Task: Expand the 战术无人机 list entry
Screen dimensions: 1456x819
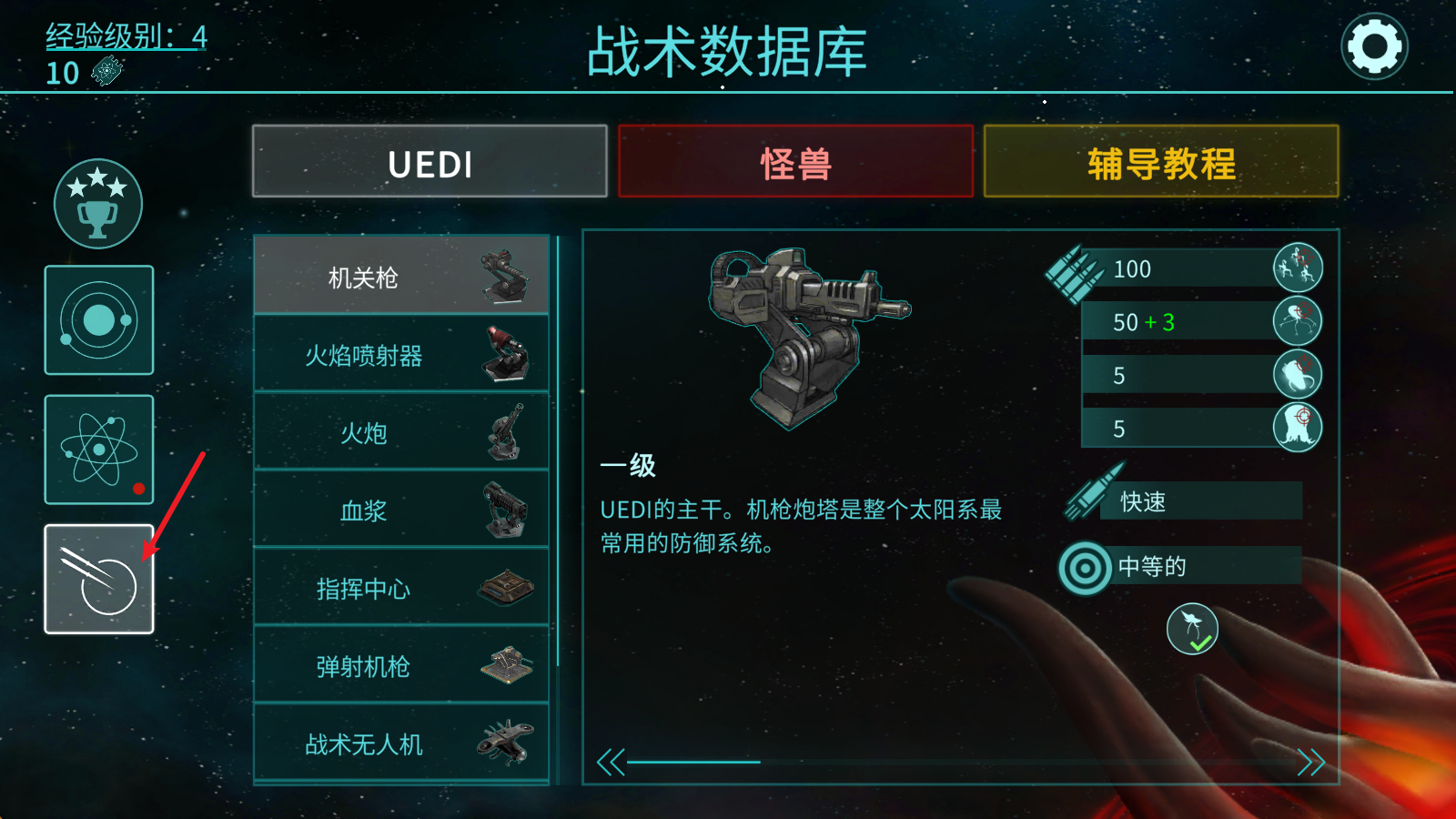Action: (400, 743)
